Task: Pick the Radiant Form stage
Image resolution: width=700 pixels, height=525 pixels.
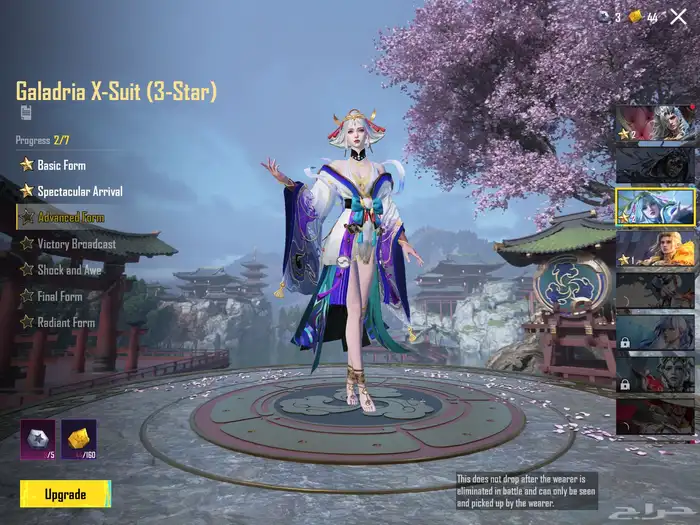Action: (x=66, y=322)
